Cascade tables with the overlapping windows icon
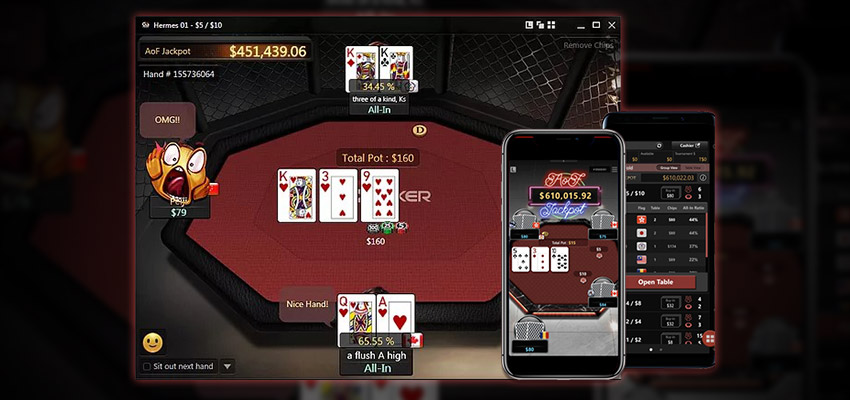Image resolution: width=850 pixels, height=400 pixels. coord(540,24)
